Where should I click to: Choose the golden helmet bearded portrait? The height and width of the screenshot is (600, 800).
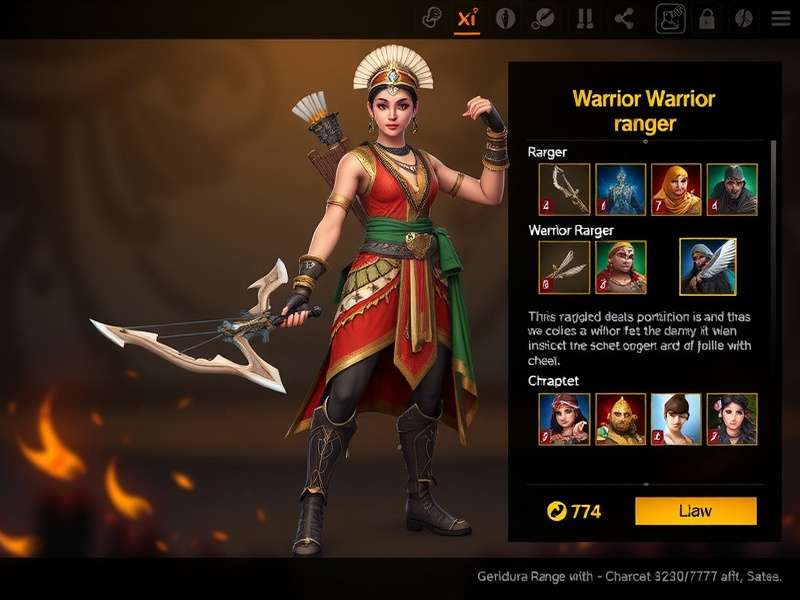pos(620,418)
